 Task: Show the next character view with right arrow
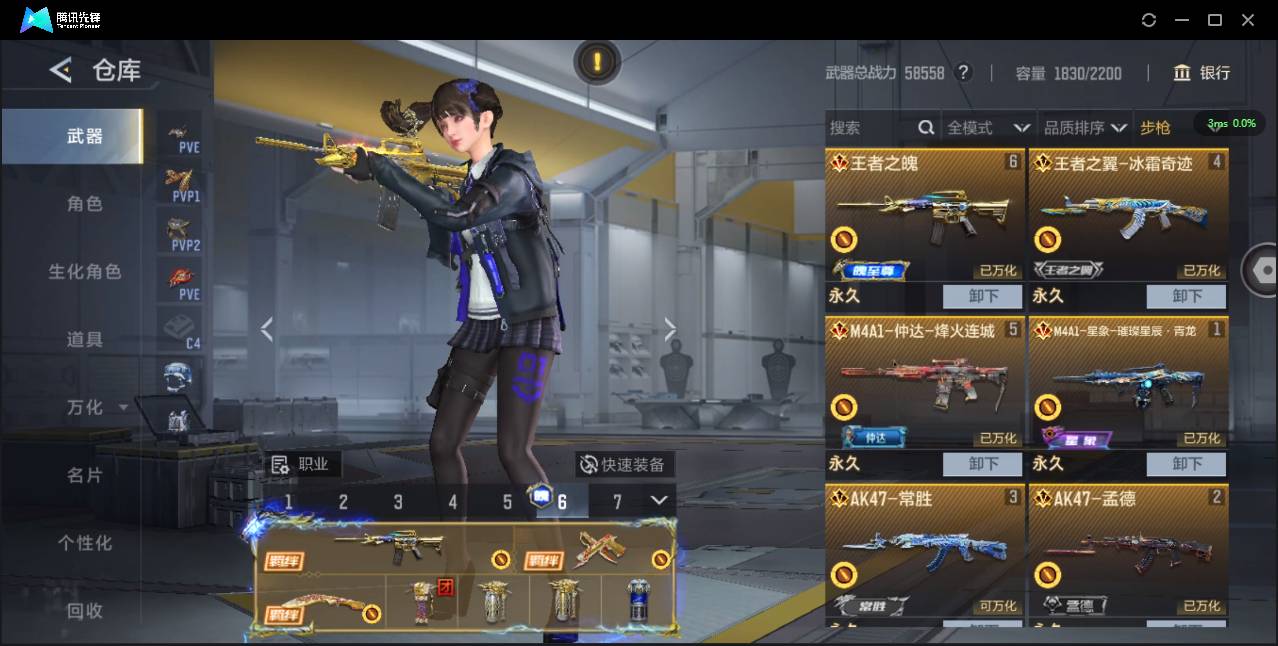coord(670,329)
